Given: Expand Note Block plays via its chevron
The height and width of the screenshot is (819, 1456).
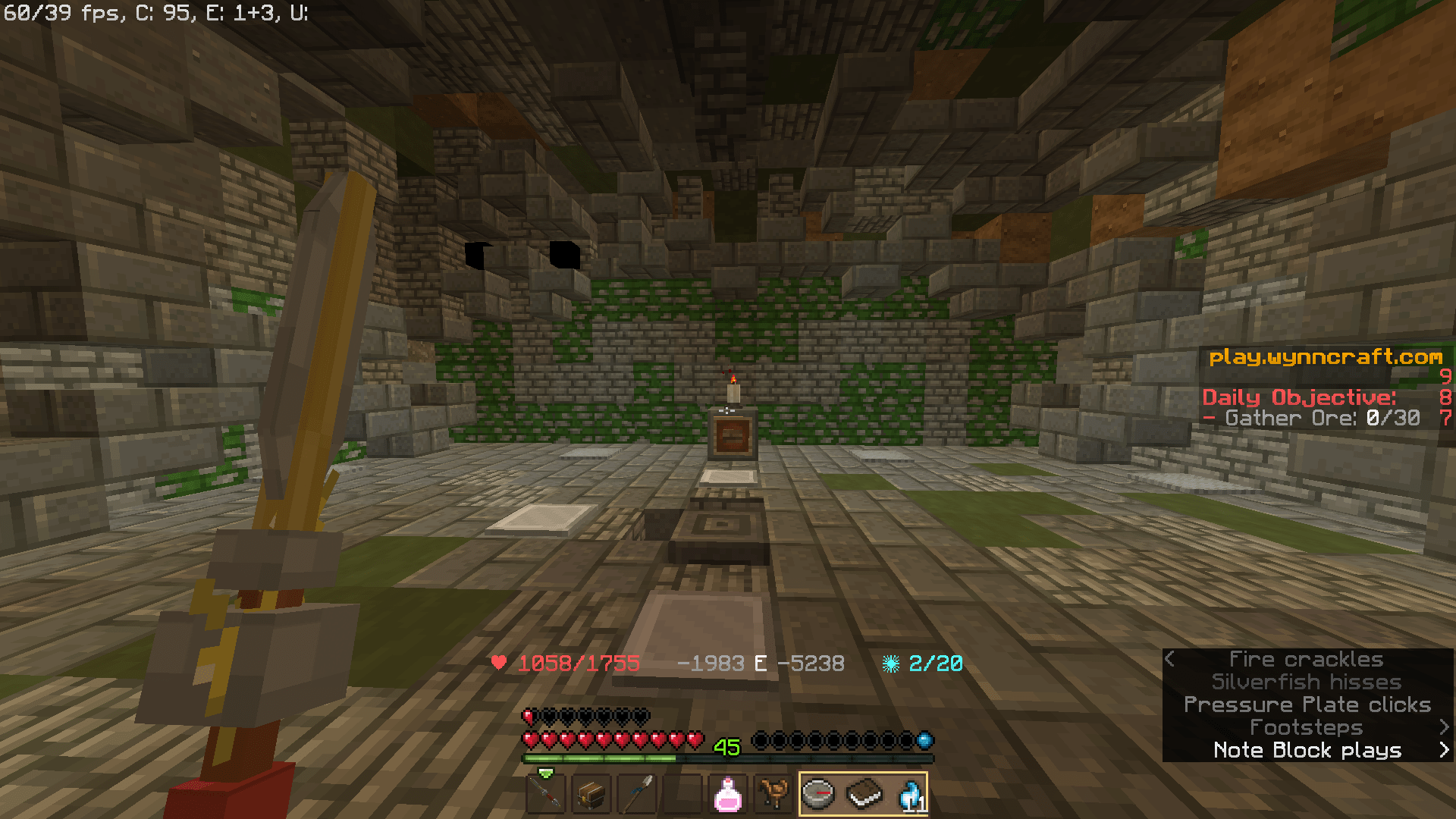Looking at the screenshot, I should [x=1443, y=750].
